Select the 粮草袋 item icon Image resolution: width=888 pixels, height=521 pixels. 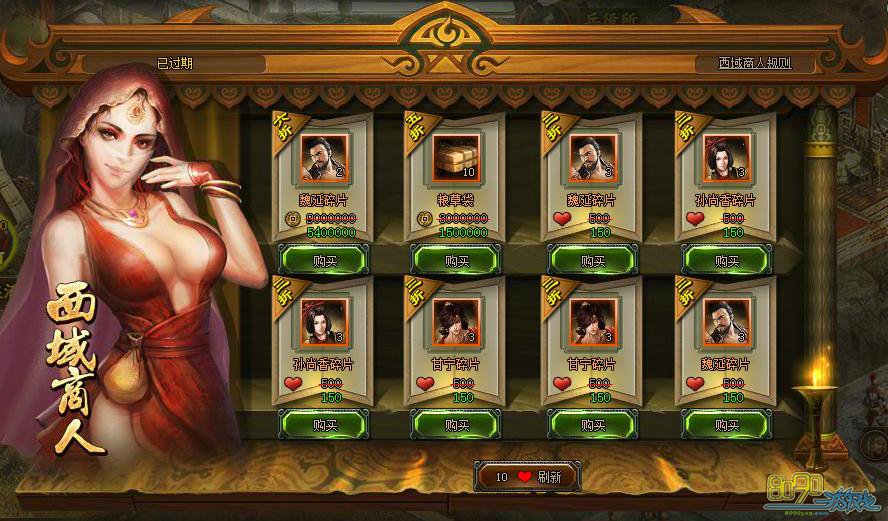click(x=456, y=157)
